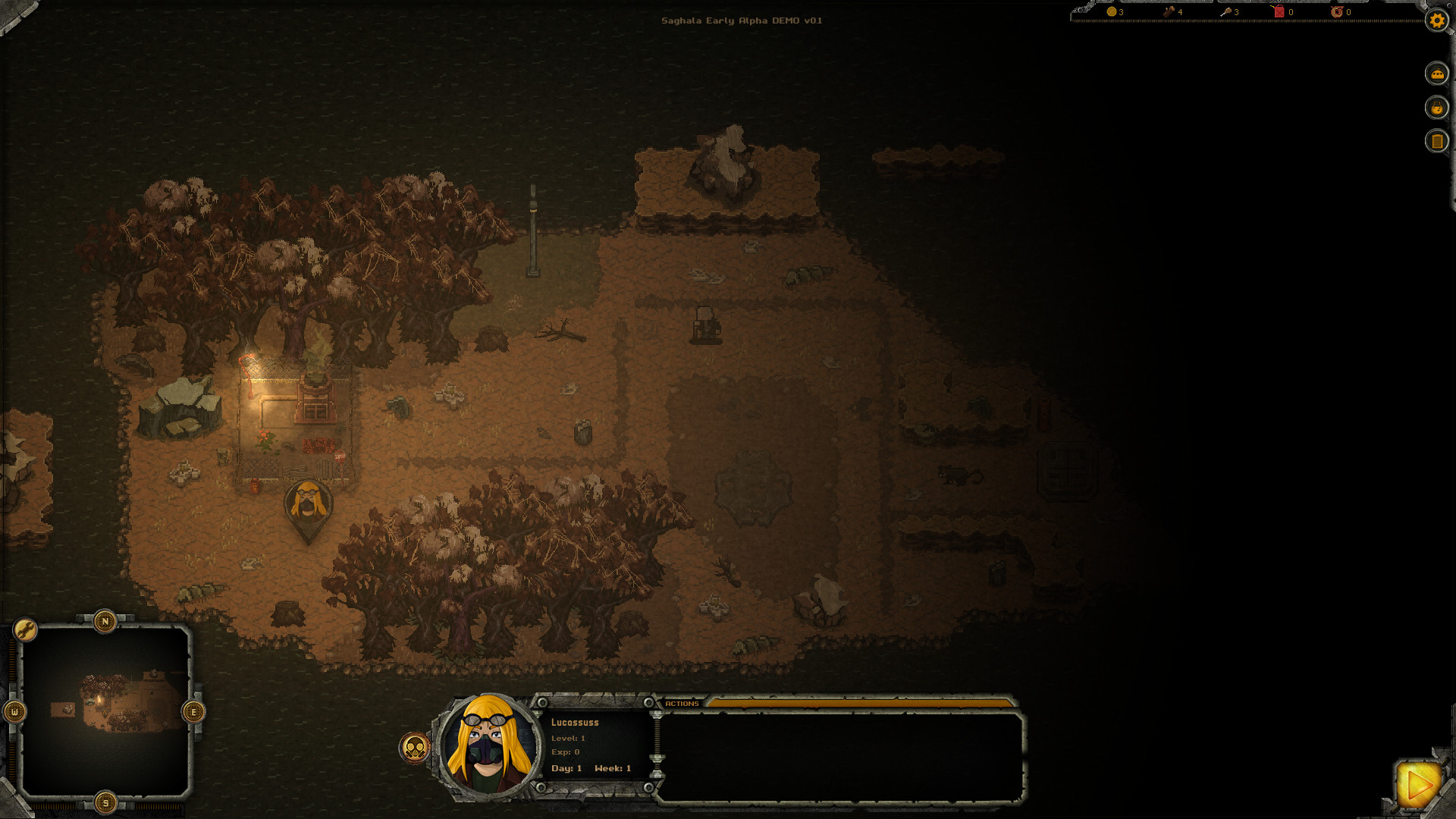Screen dimensions: 1456x819
Task: Click the E compass button on the minimap
Action: (x=192, y=713)
